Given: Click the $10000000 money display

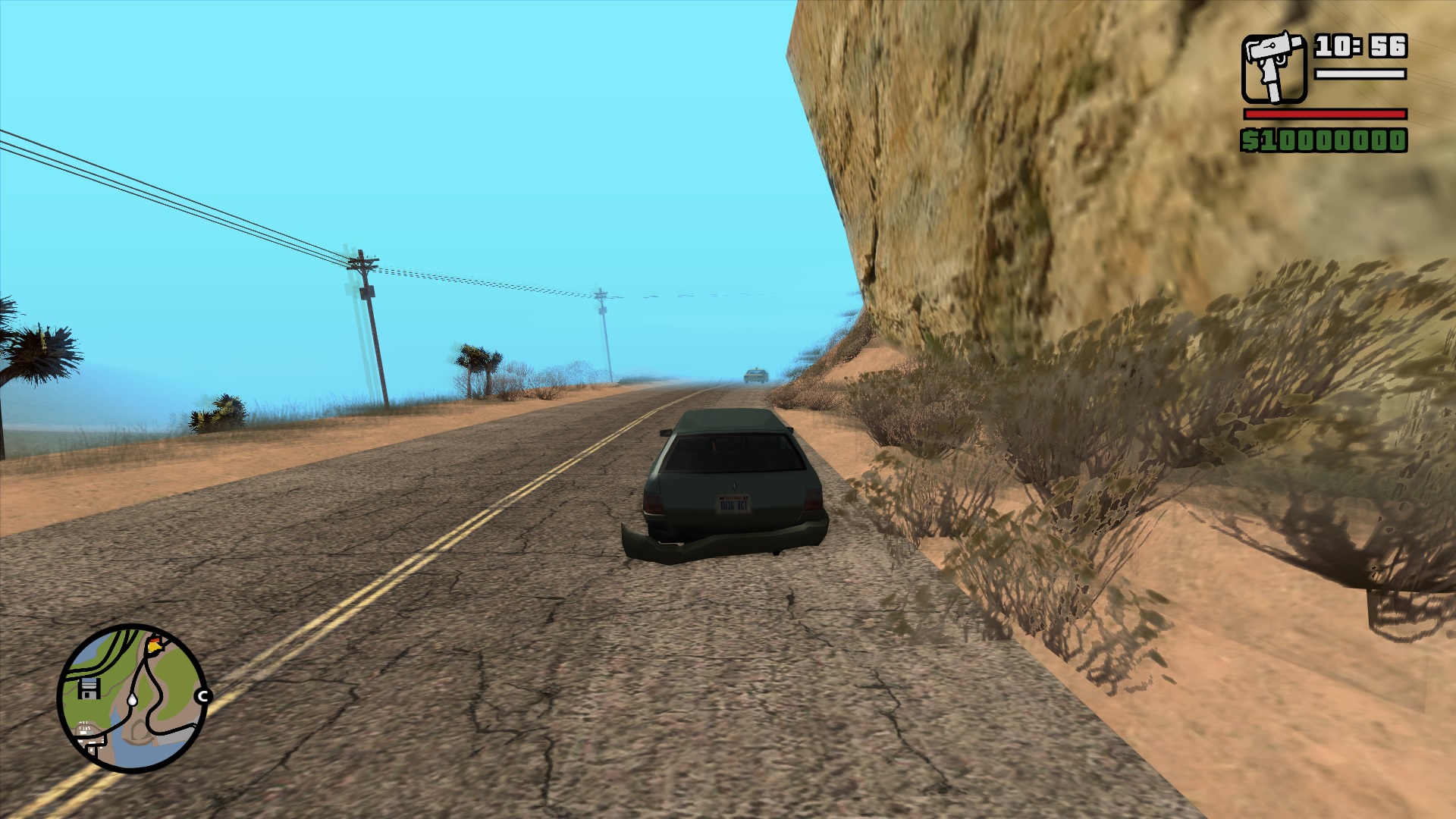Looking at the screenshot, I should (1323, 140).
